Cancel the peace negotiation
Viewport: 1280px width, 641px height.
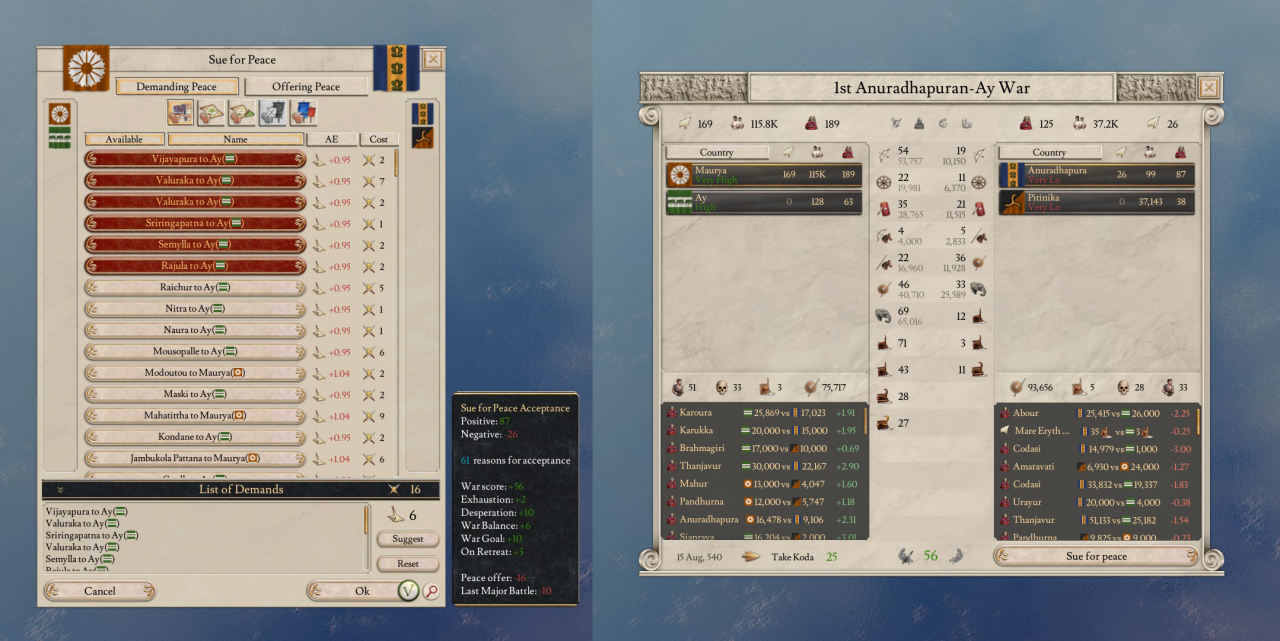pyautogui.click(x=100, y=591)
